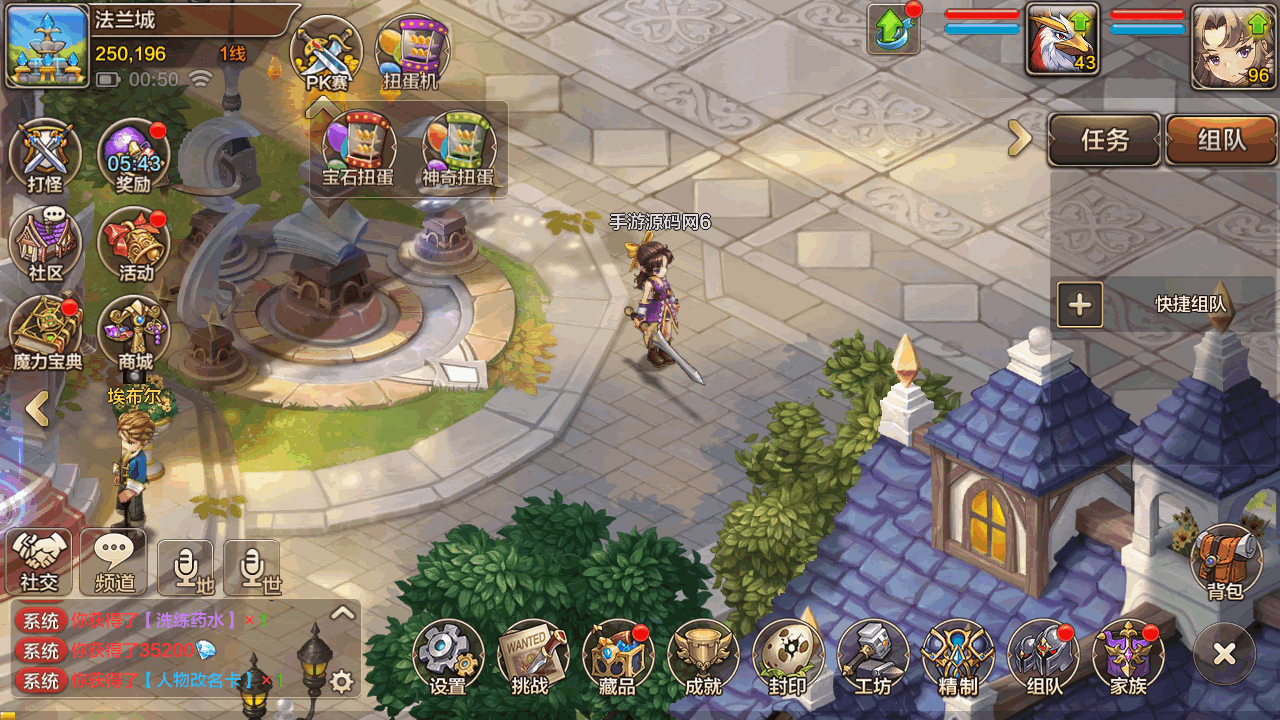
Task: Close the bottom menu bar with X
Action: click(1224, 654)
